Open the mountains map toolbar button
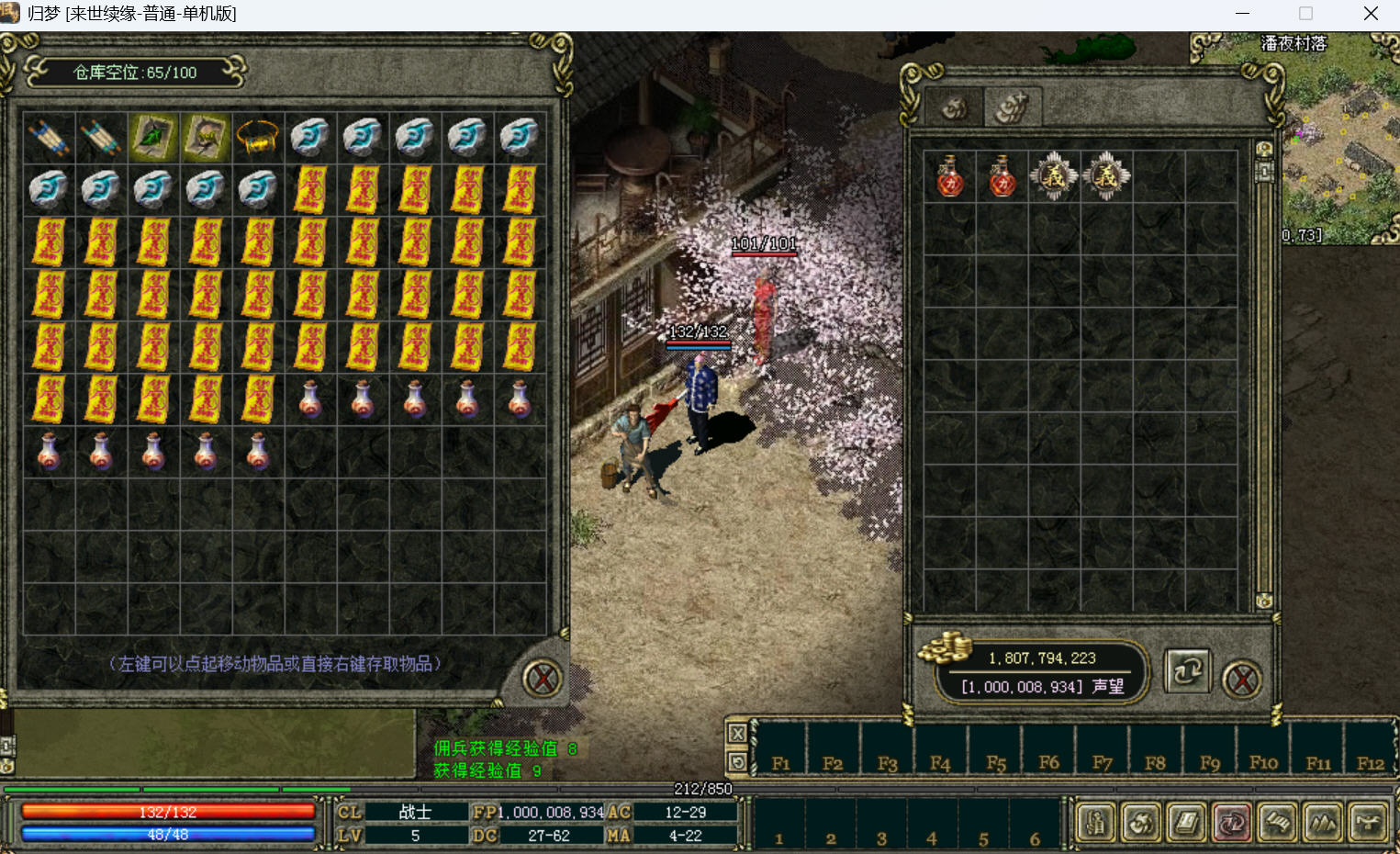Viewport: 1400px width, 854px height. pyautogui.click(x=1323, y=823)
